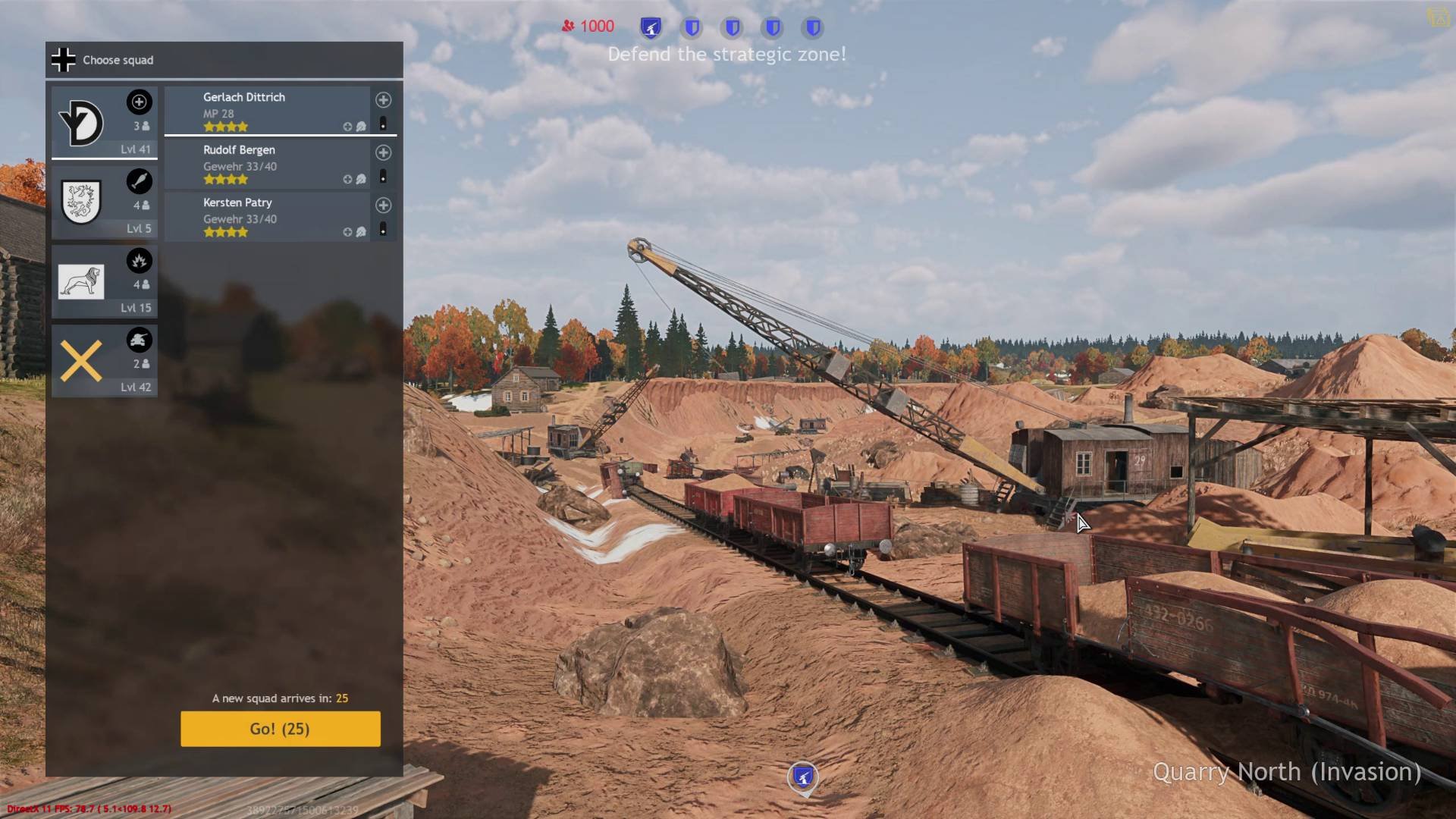Image resolution: width=1456 pixels, height=819 pixels.
Task: Select soldier Gerlach Dittrich with MP 28
Action: click(x=267, y=111)
